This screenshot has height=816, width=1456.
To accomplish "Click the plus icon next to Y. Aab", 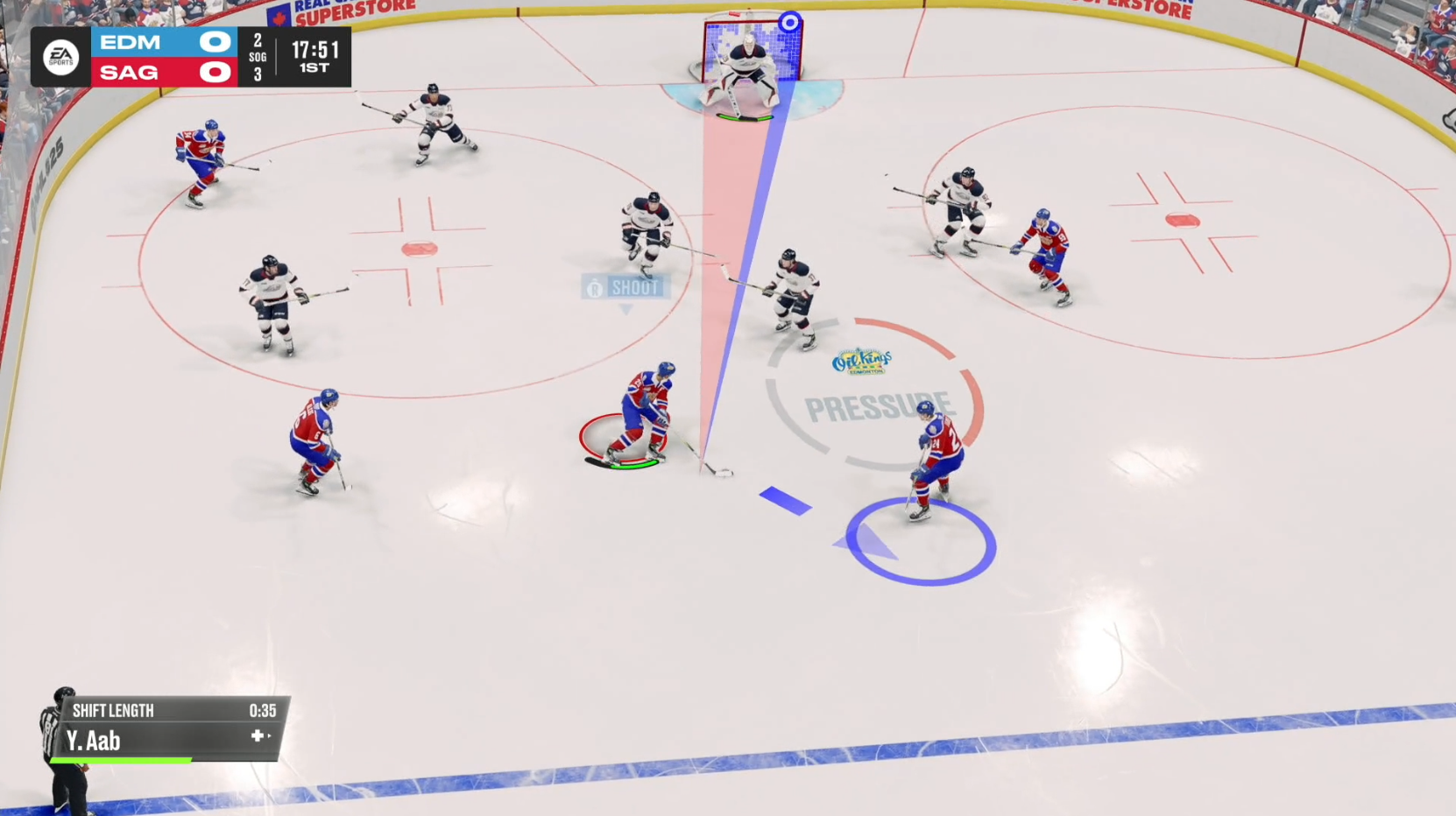I will point(258,737).
